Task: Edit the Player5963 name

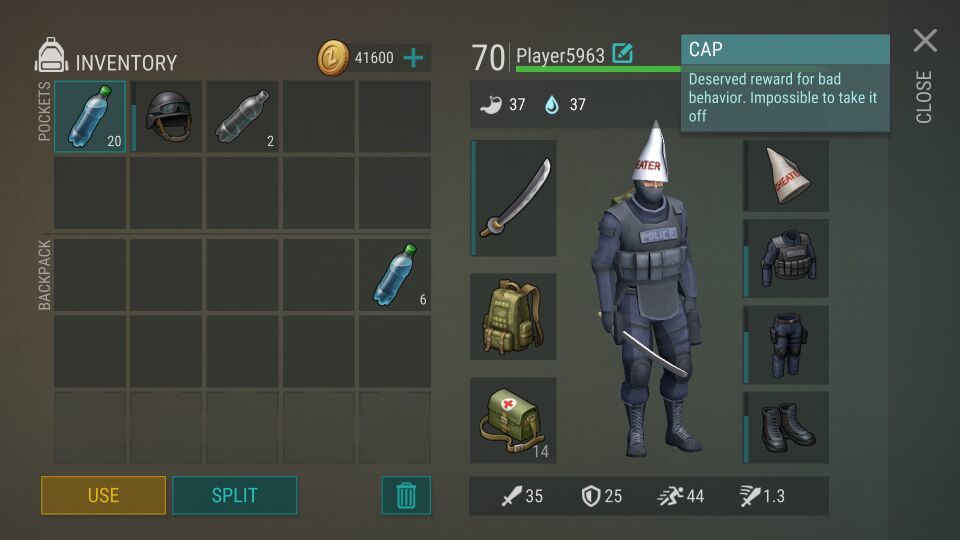Action: pyautogui.click(x=622, y=54)
